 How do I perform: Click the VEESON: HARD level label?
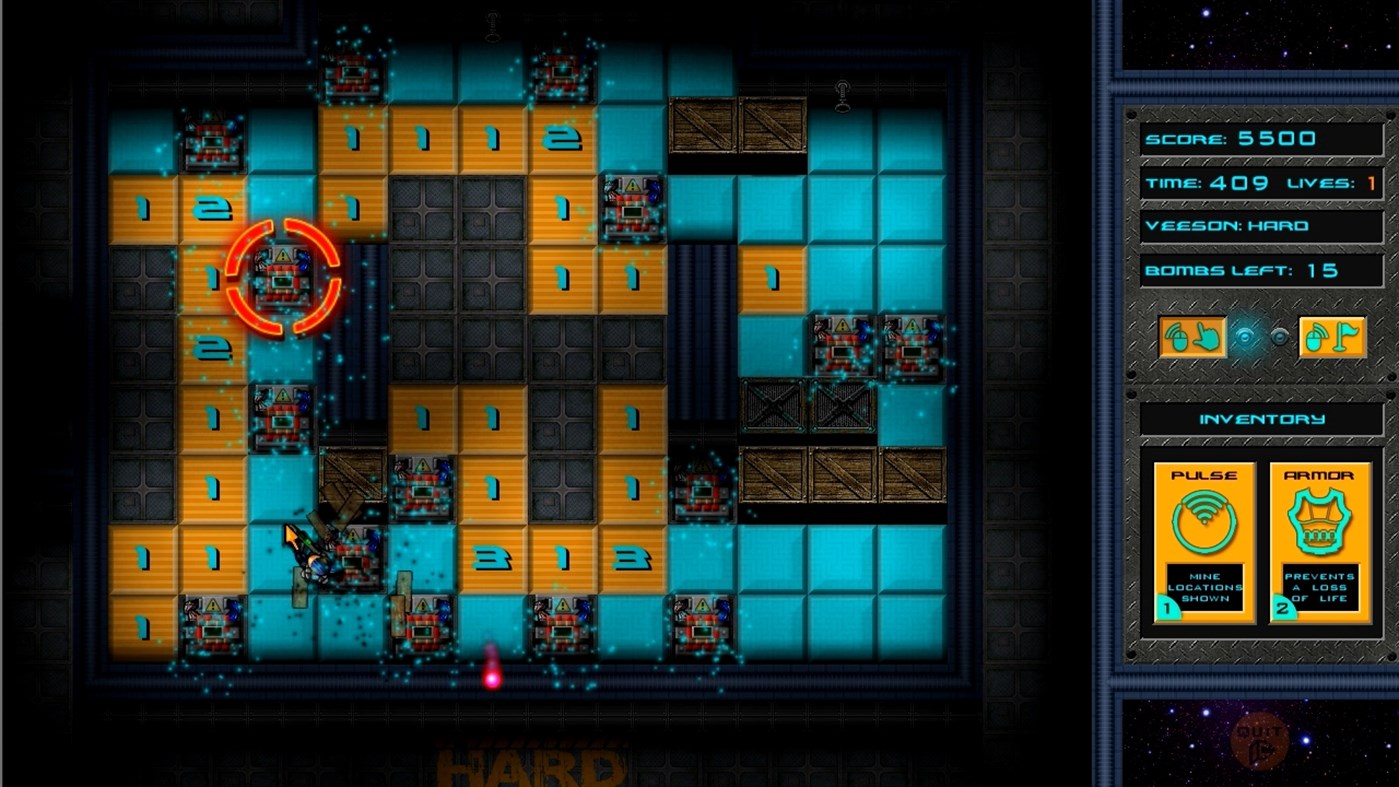click(x=1261, y=226)
